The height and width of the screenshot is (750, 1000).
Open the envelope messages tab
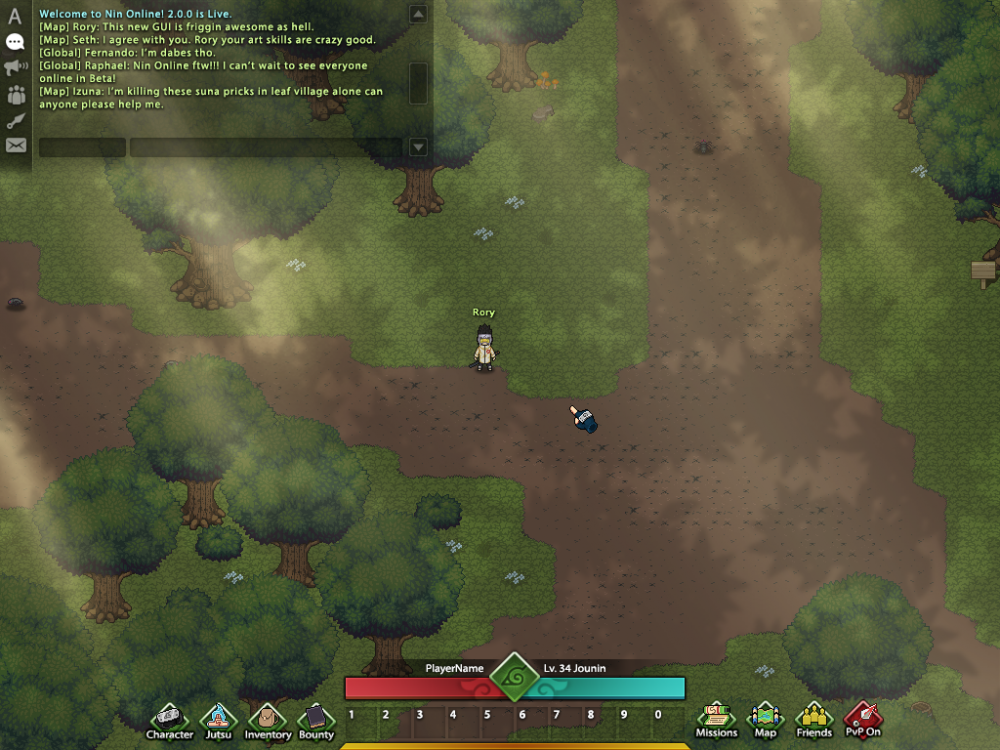pyautogui.click(x=15, y=146)
